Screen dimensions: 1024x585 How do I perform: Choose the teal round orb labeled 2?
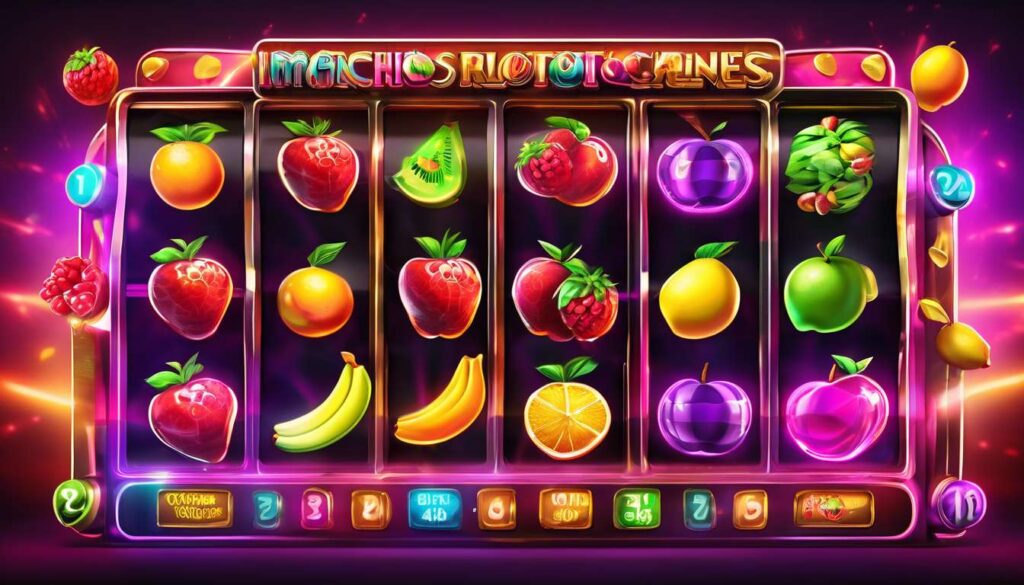[x=948, y=184]
